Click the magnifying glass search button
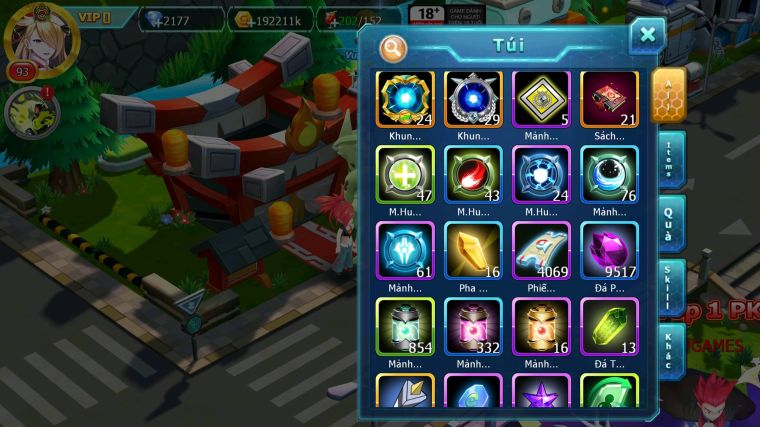Image resolution: width=760 pixels, height=427 pixels. pos(393,46)
